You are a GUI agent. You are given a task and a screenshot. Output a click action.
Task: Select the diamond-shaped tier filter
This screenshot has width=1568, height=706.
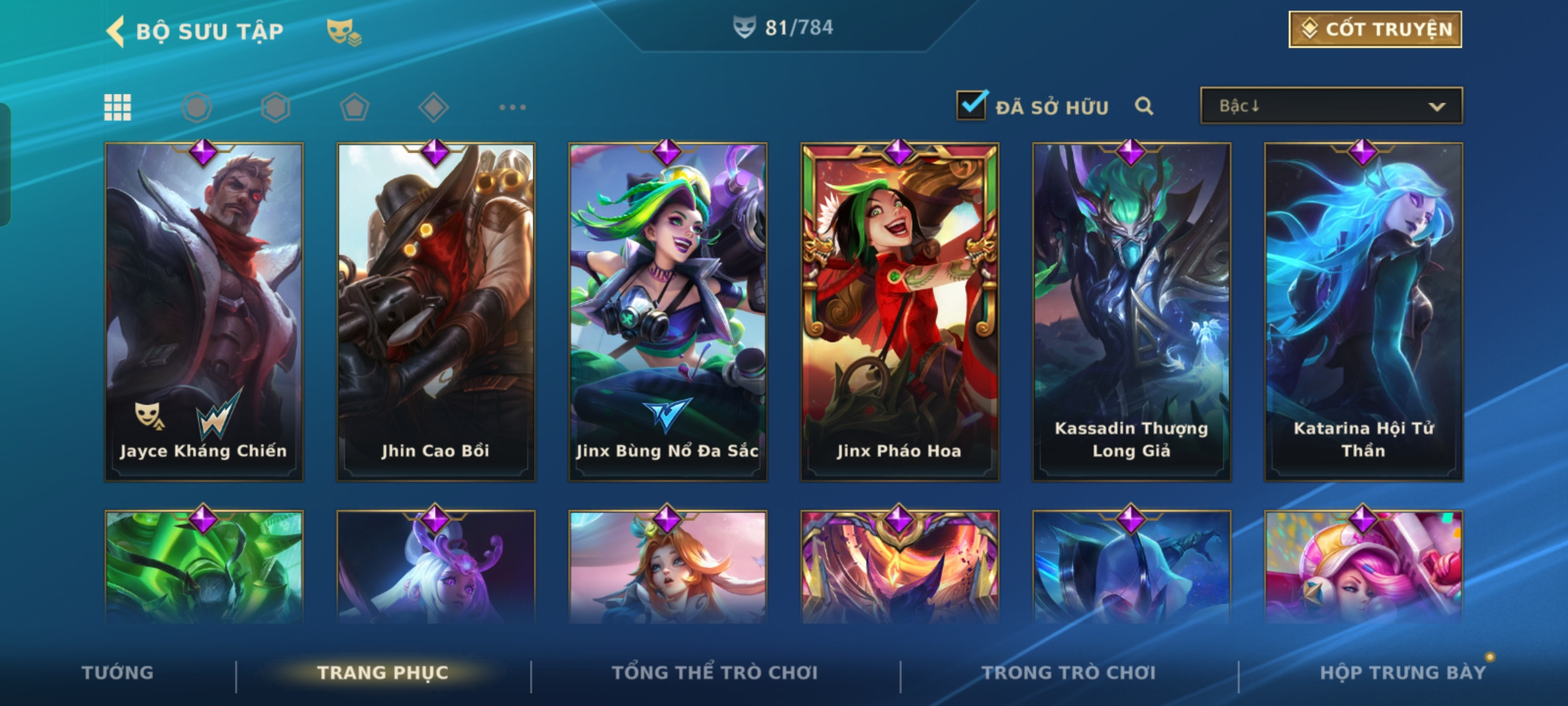coord(433,107)
